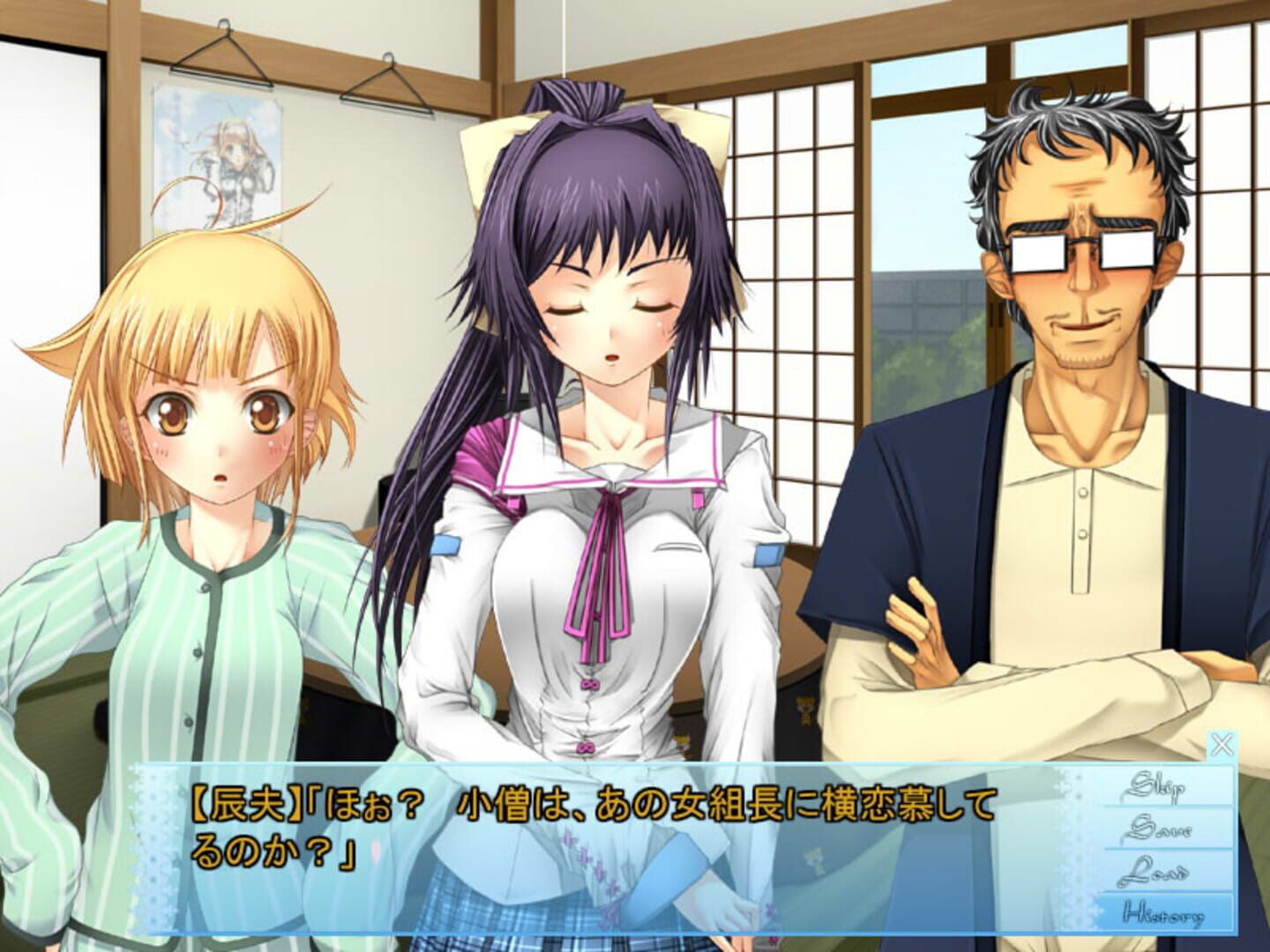Image resolution: width=1270 pixels, height=952 pixels.
Task: Open the Save screen from the quick menu
Action: click(1155, 830)
